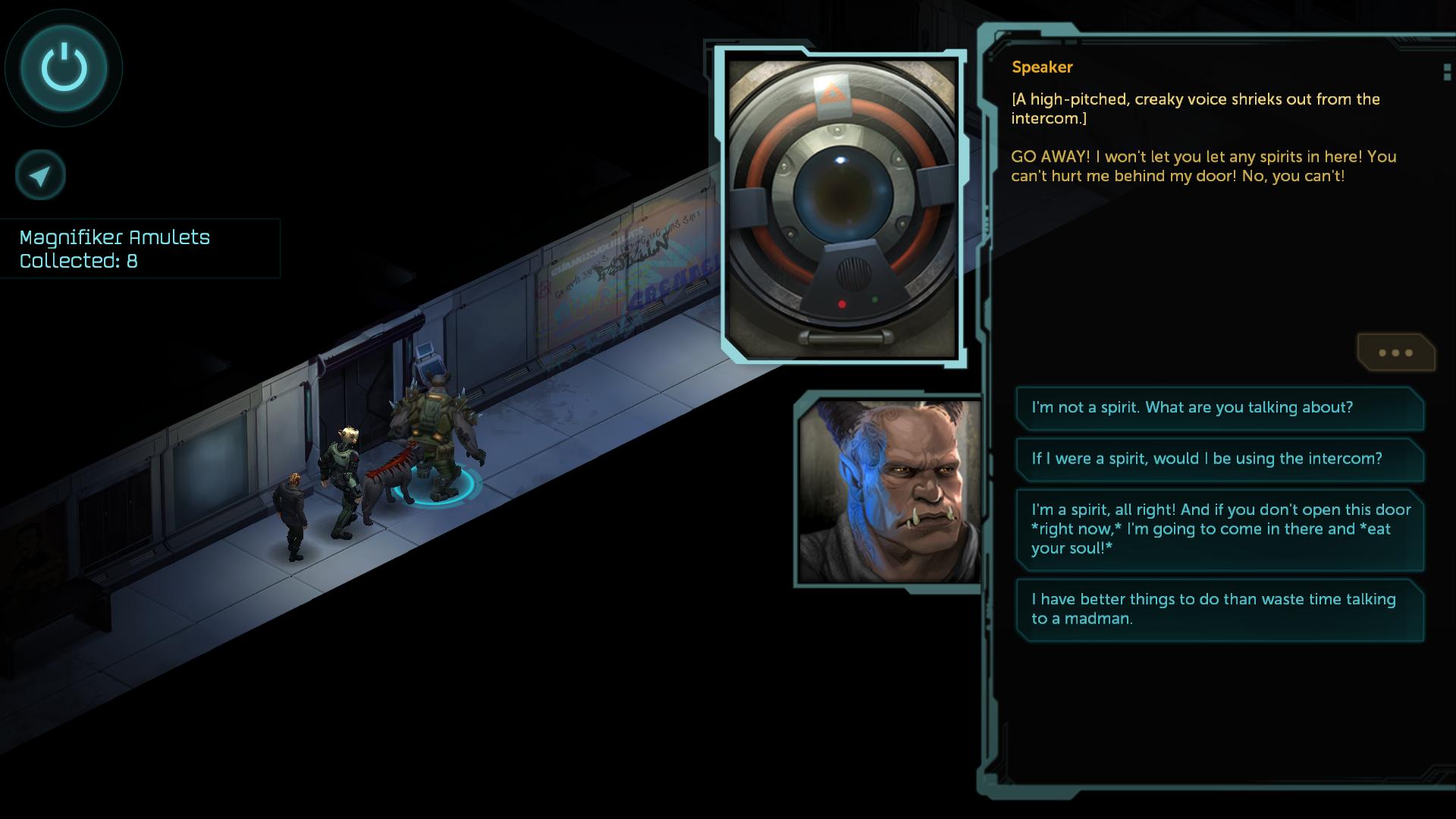Image resolution: width=1456 pixels, height=819 pixels.
Task: Pick the "eat your soul" threat reply
Action: click(1219, 529)
